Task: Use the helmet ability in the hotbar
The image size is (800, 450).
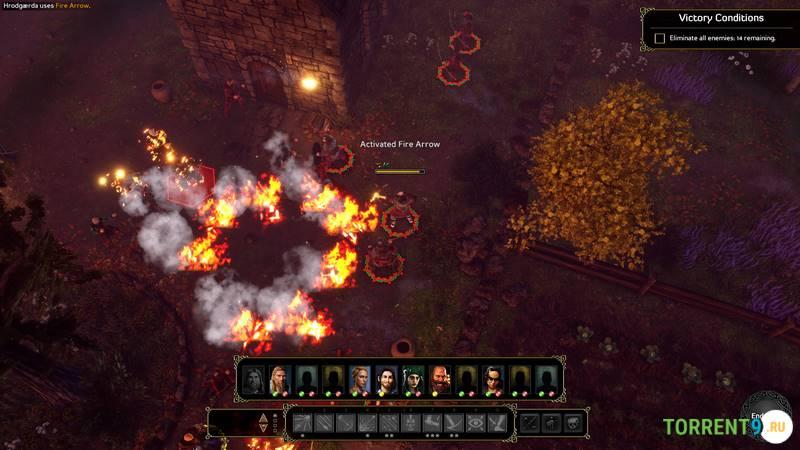Action: [x=410, y=423]
